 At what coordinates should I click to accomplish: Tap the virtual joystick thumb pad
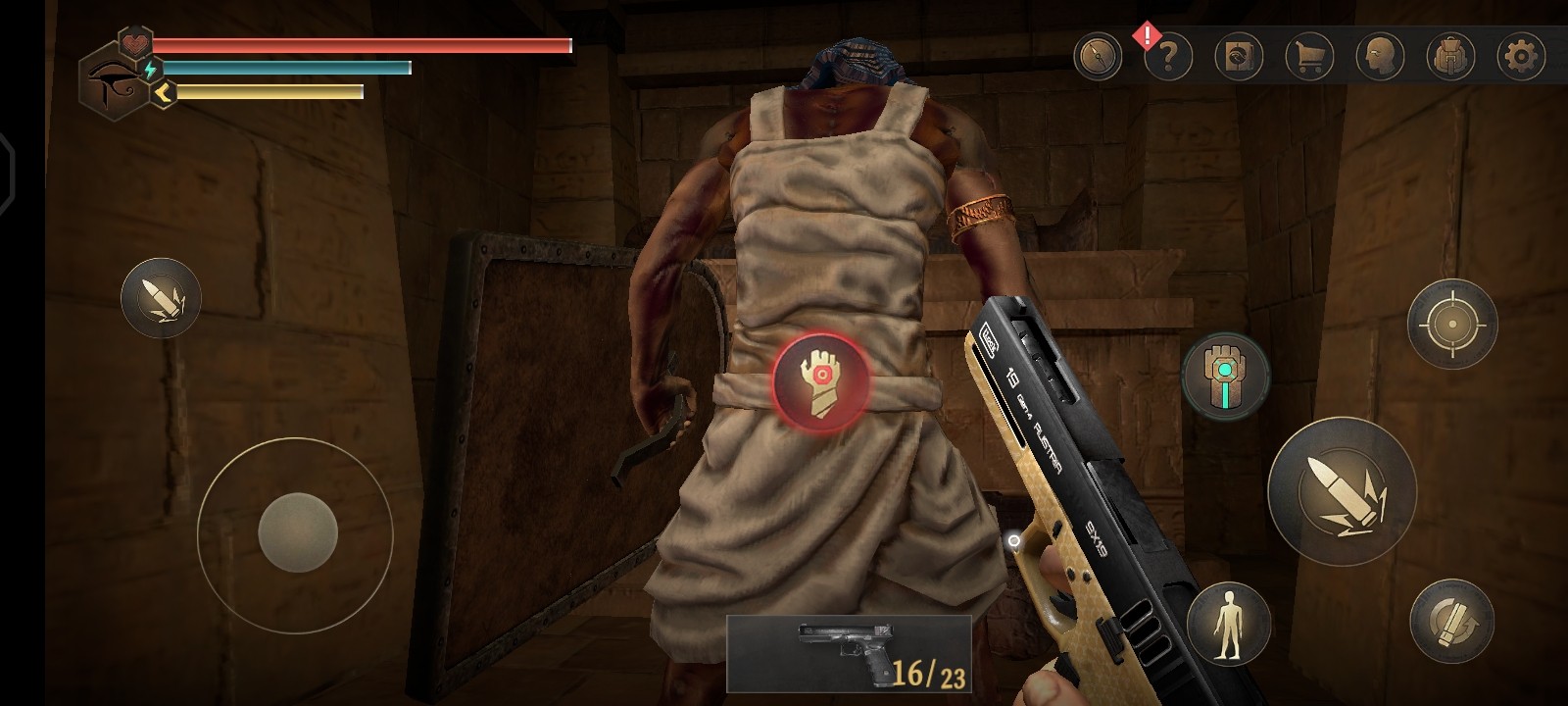297,533
